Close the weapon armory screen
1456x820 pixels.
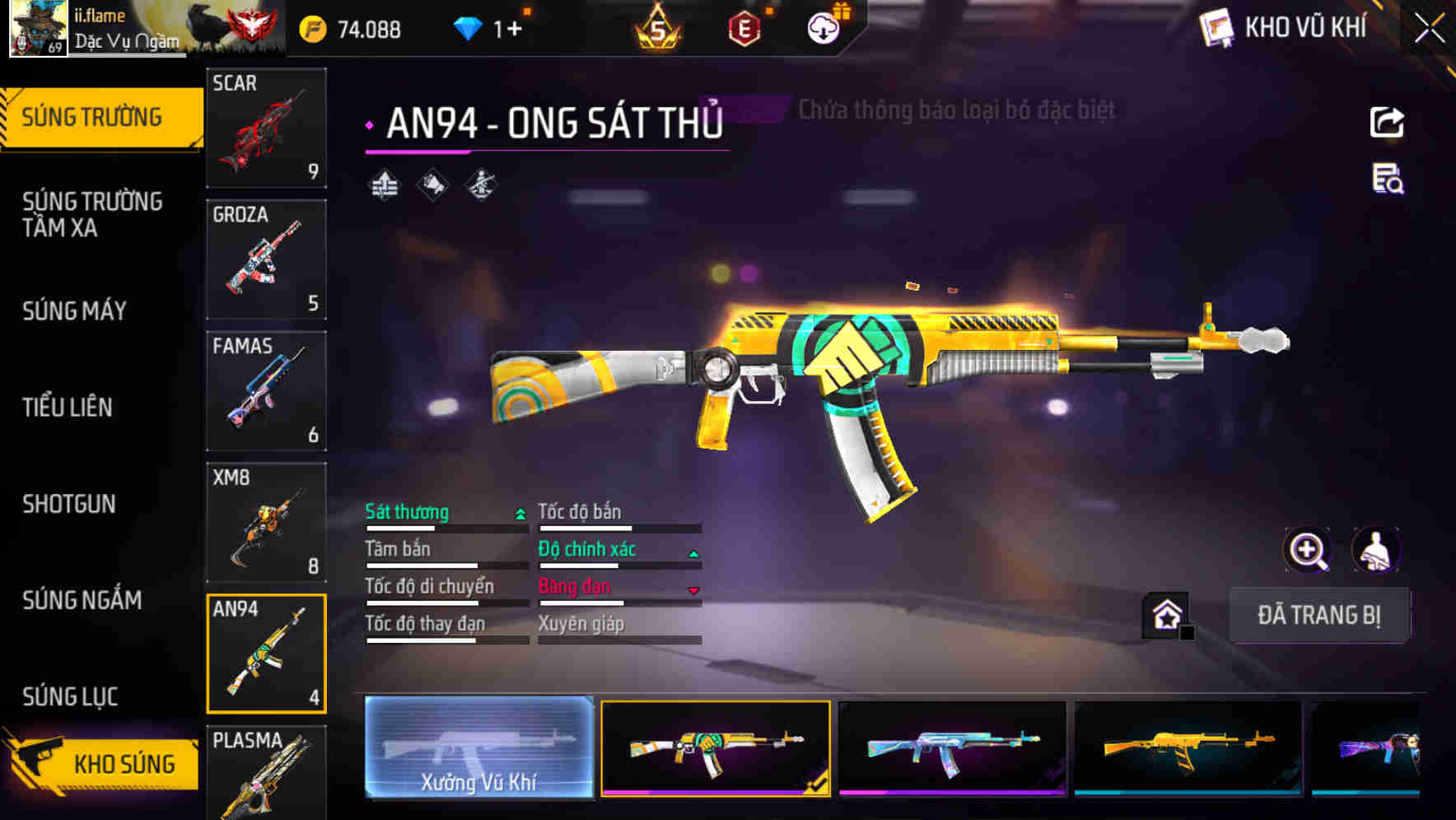tap(1429, 29)
